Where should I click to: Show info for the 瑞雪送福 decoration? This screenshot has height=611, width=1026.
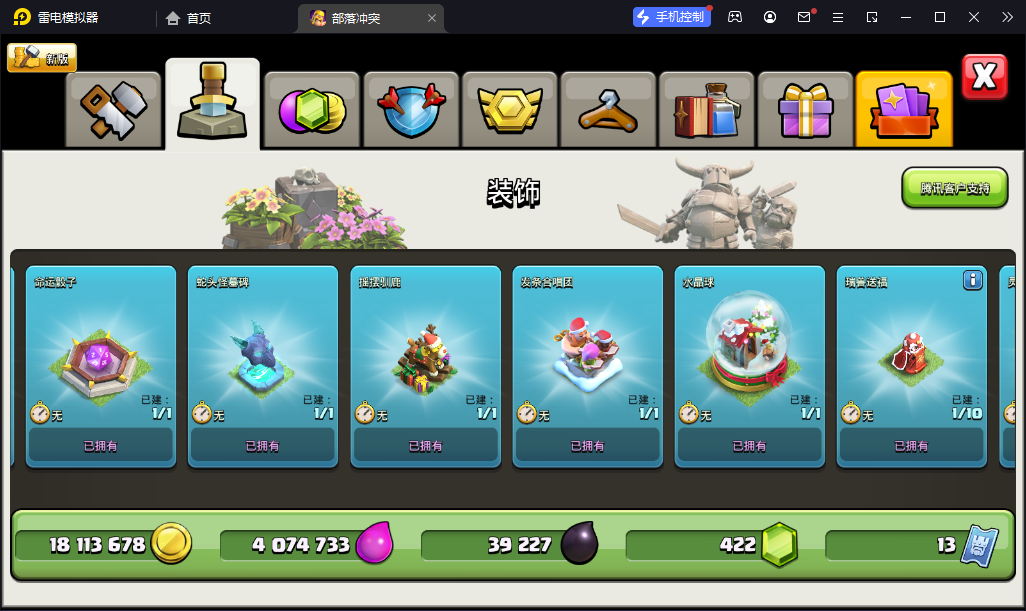point(972,281)
